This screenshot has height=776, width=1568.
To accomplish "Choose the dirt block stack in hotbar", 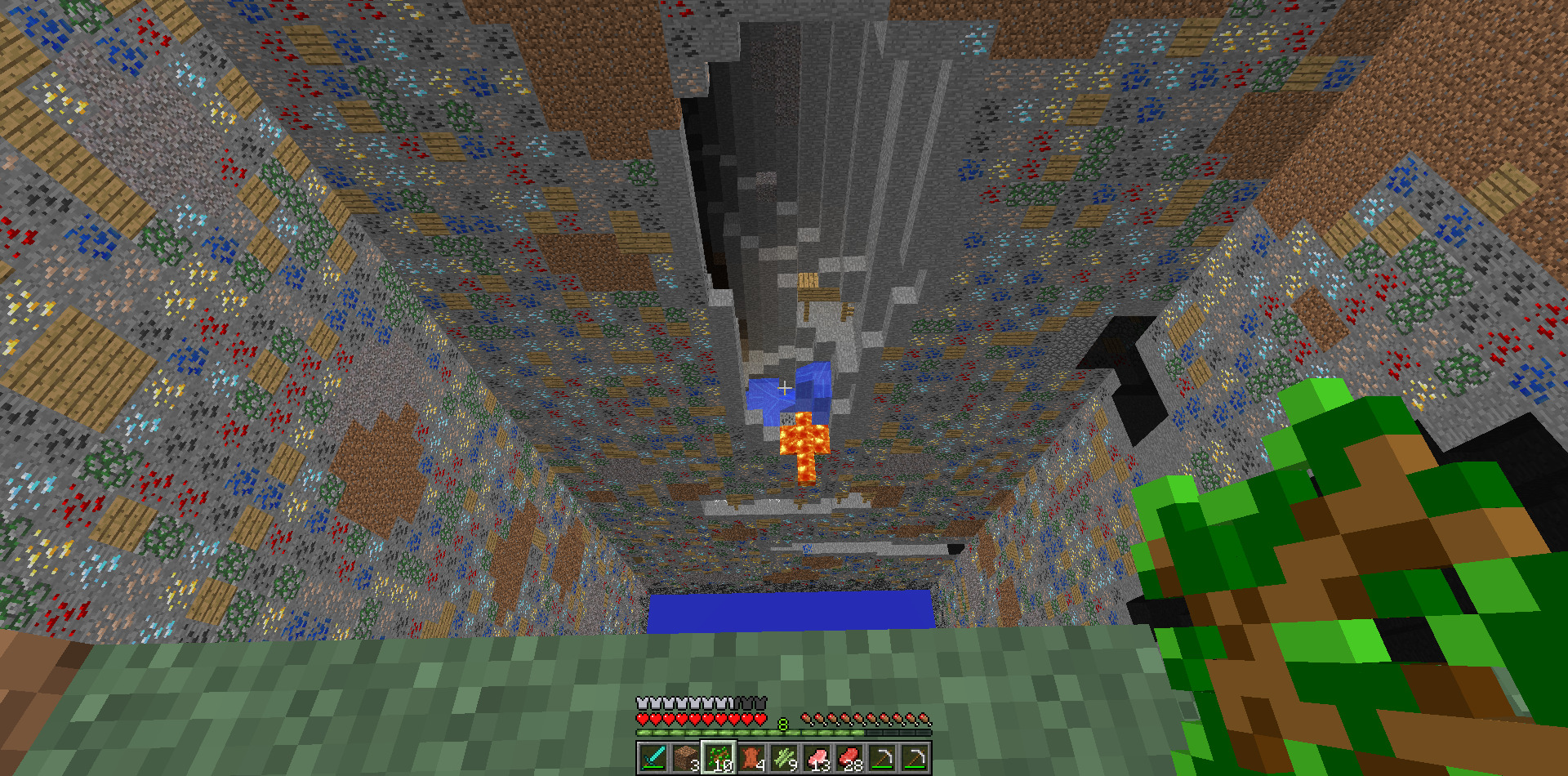I will point(686,757).
